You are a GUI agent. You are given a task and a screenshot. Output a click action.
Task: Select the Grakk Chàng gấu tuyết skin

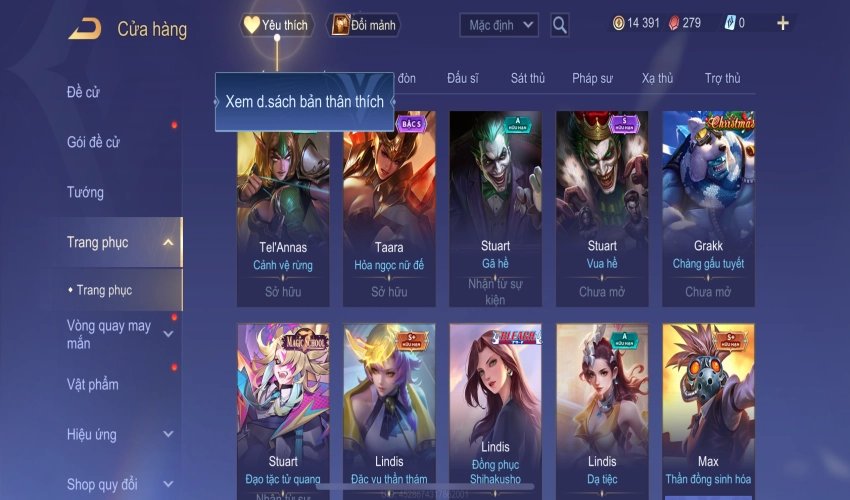point(708,207)
